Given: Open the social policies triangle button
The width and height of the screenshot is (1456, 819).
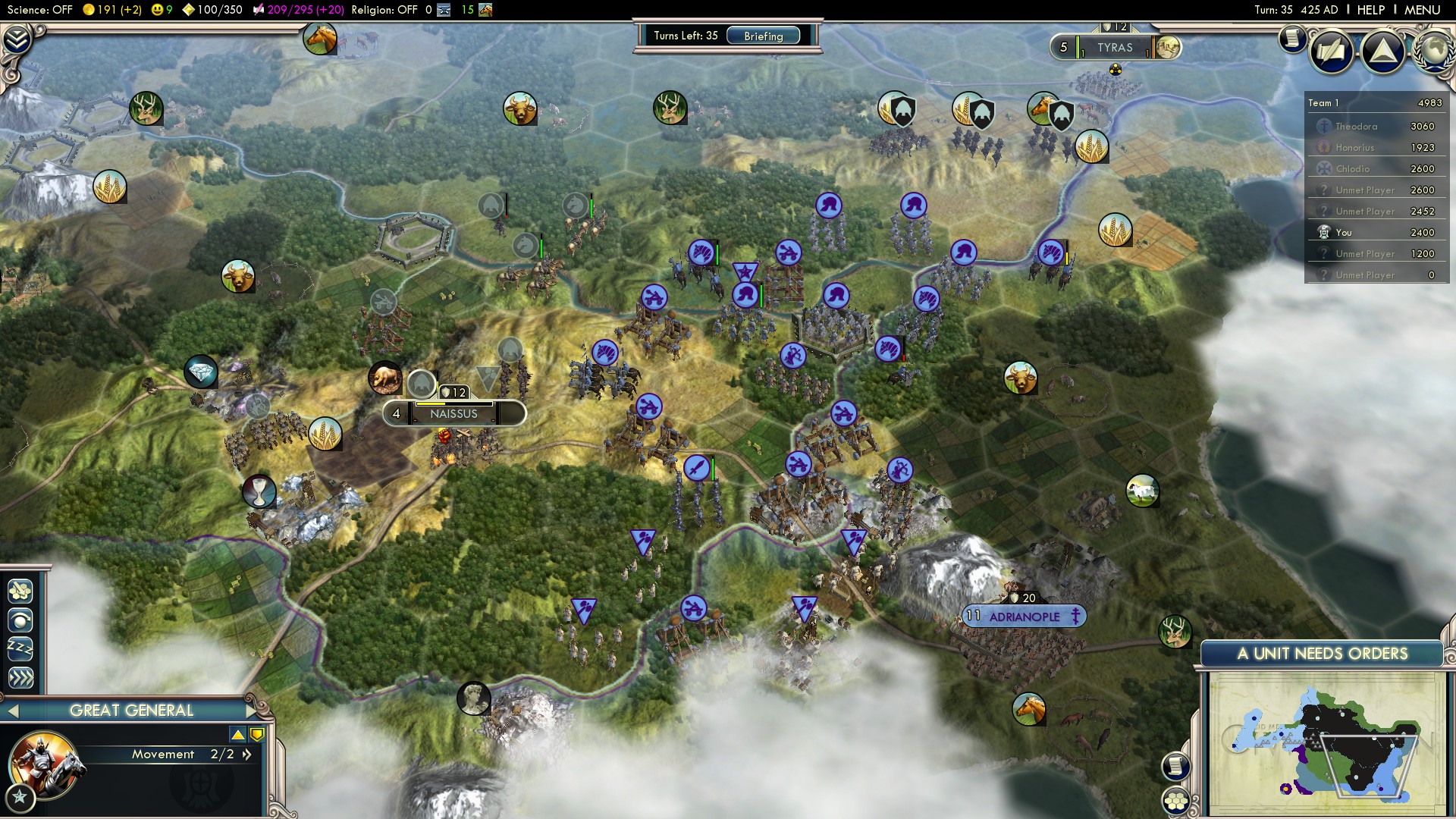Looking at the screenshot, I should pyautogui.click(x=1382, y=51).
